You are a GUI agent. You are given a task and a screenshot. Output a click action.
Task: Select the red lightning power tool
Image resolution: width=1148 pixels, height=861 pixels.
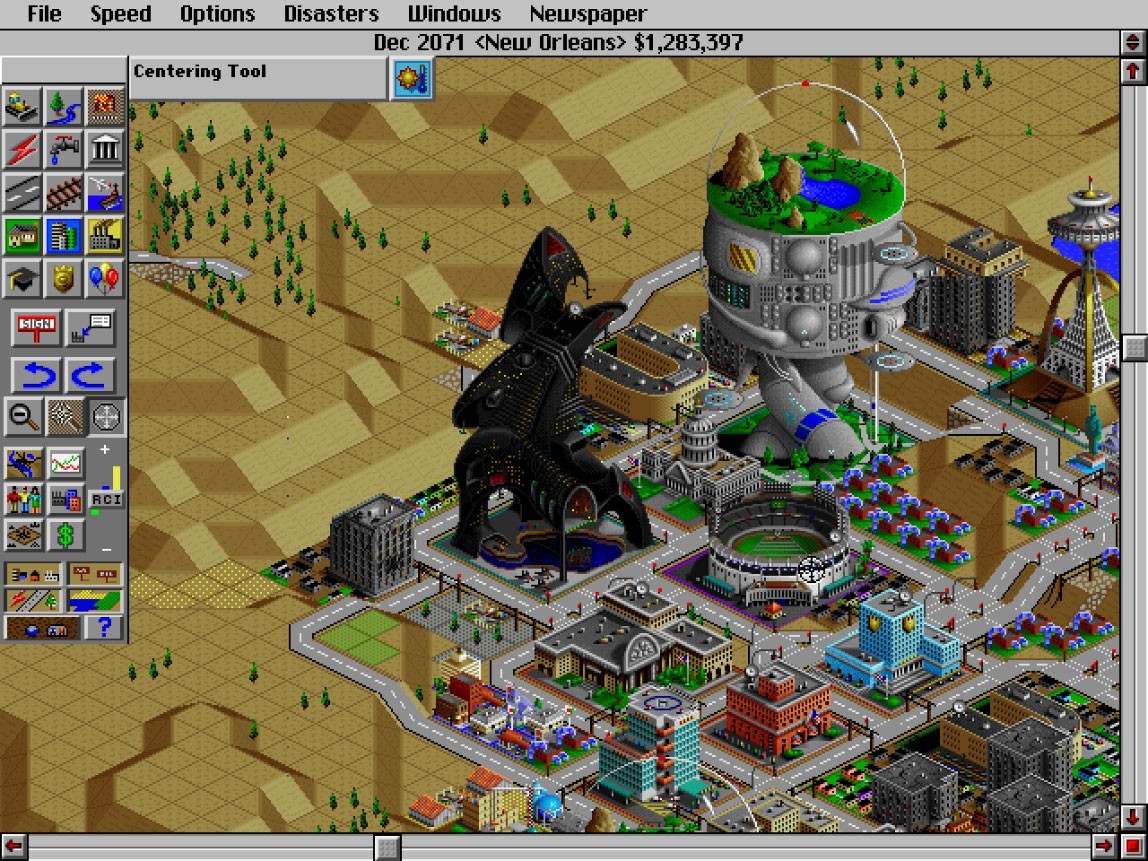click(23, 149)
